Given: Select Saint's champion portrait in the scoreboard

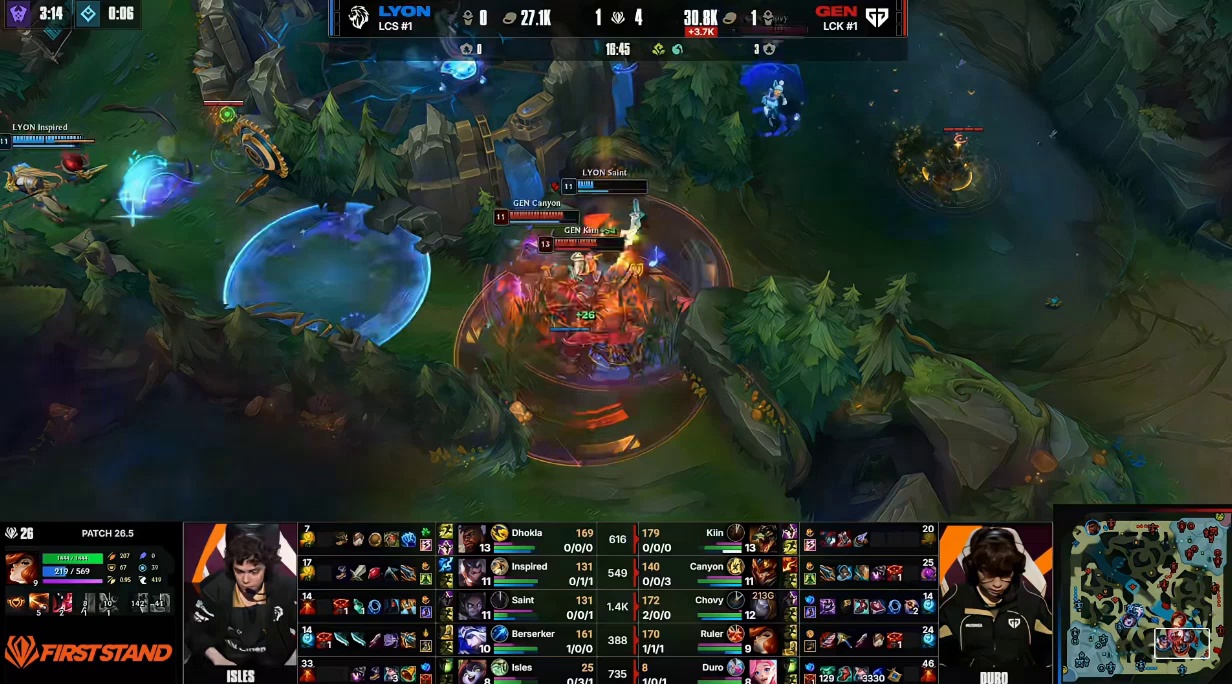Looking at the screenshot, I should coord(472,606).
